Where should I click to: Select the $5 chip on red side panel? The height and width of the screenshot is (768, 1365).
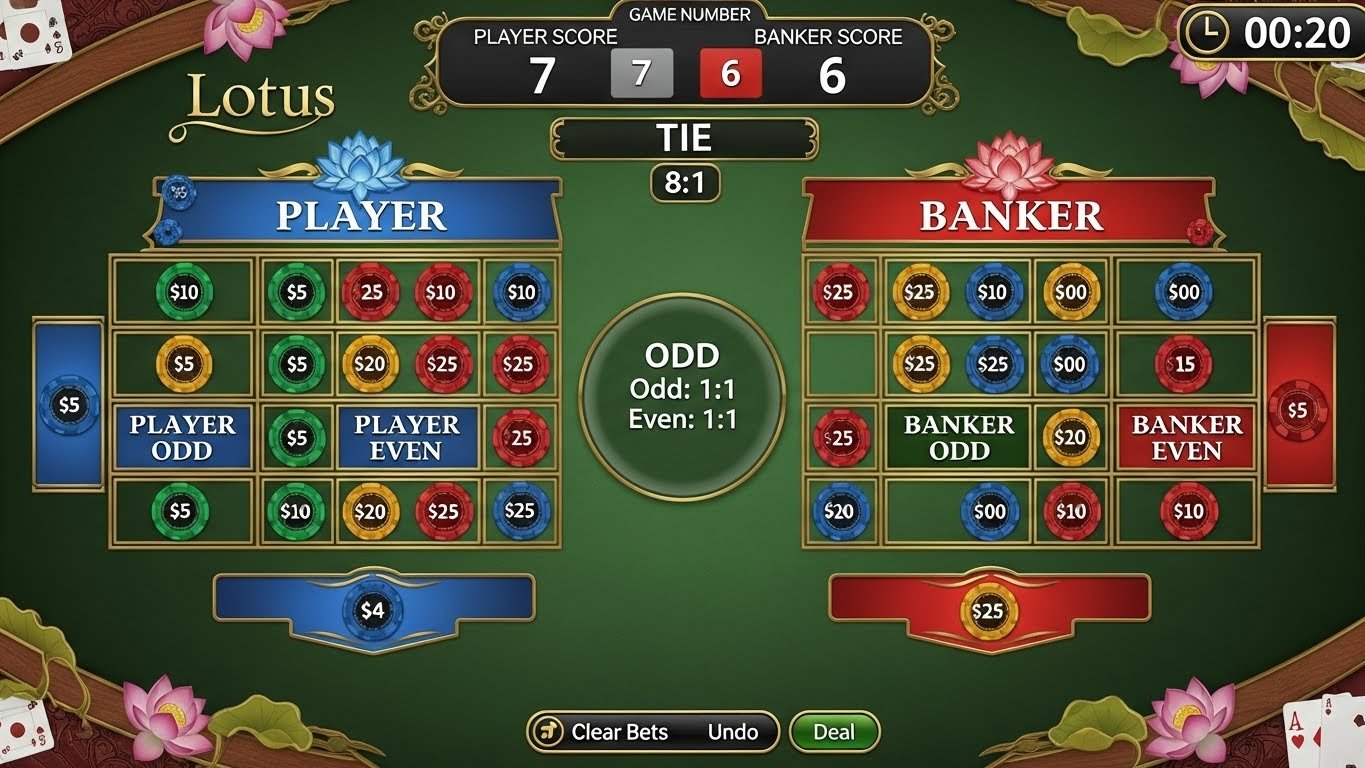pyautogui.click(x=1297, y=410)
